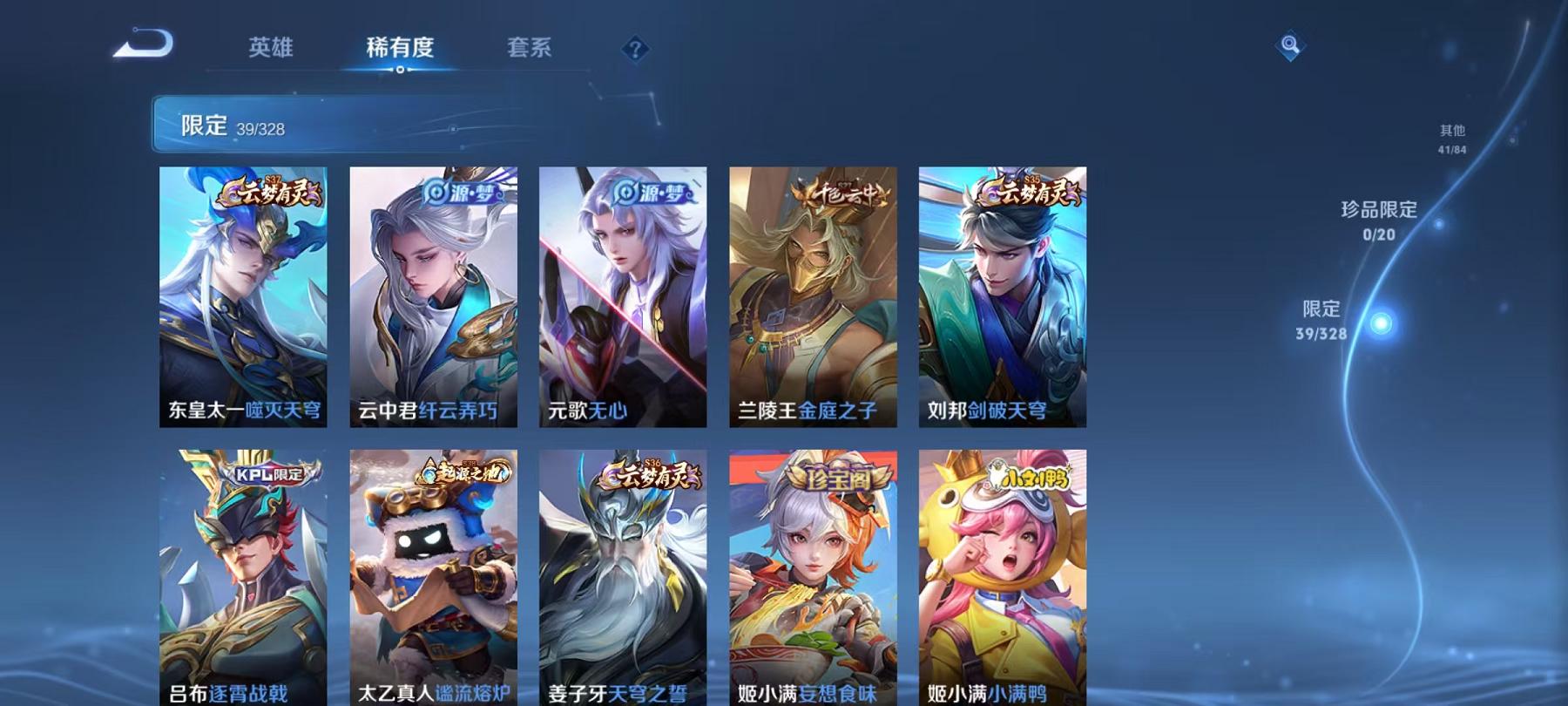Navigate to the 珍品限定 0/20 section

pyautogui.click(x=1381, y=218)
